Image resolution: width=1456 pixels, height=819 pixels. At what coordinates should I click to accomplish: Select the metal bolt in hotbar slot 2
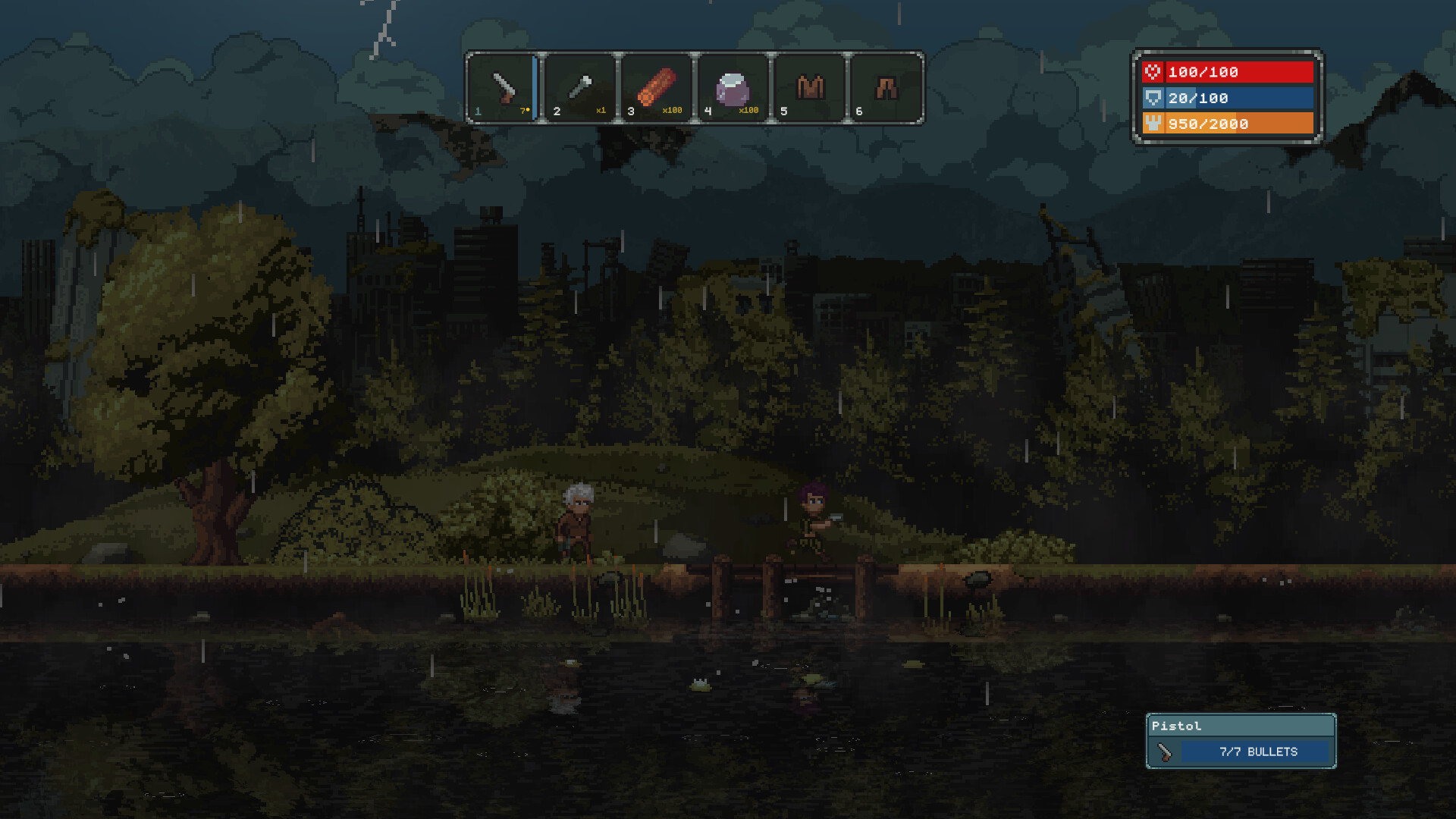pyautogui.click(x=579, y=87)
